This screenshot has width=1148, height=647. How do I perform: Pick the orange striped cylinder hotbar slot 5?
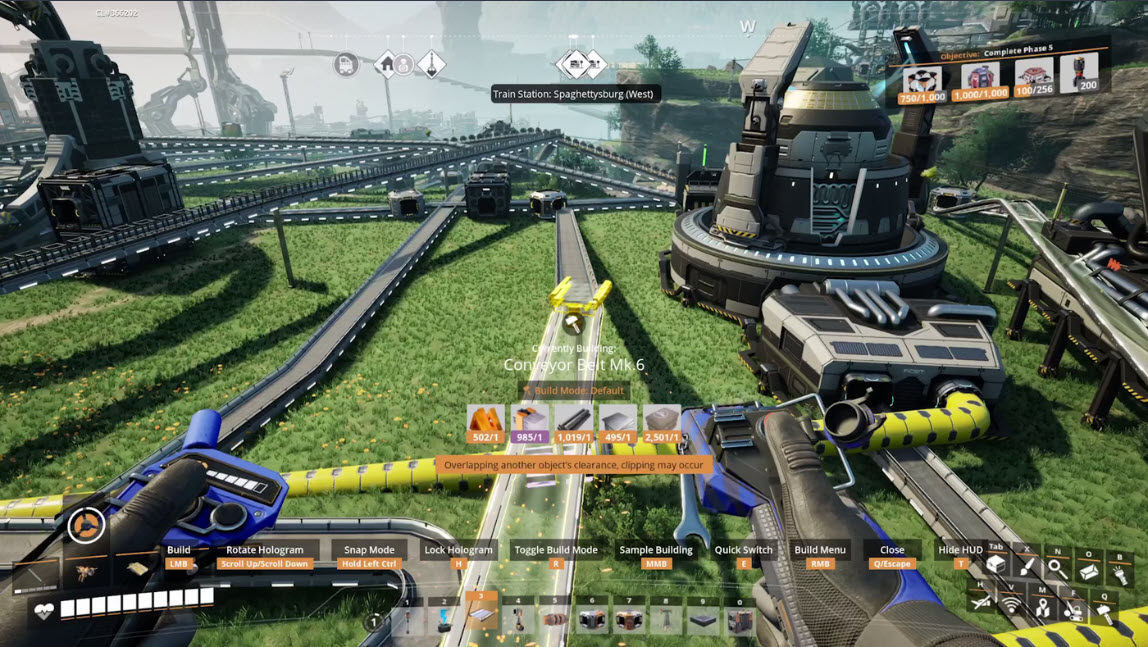coord(555,620)
